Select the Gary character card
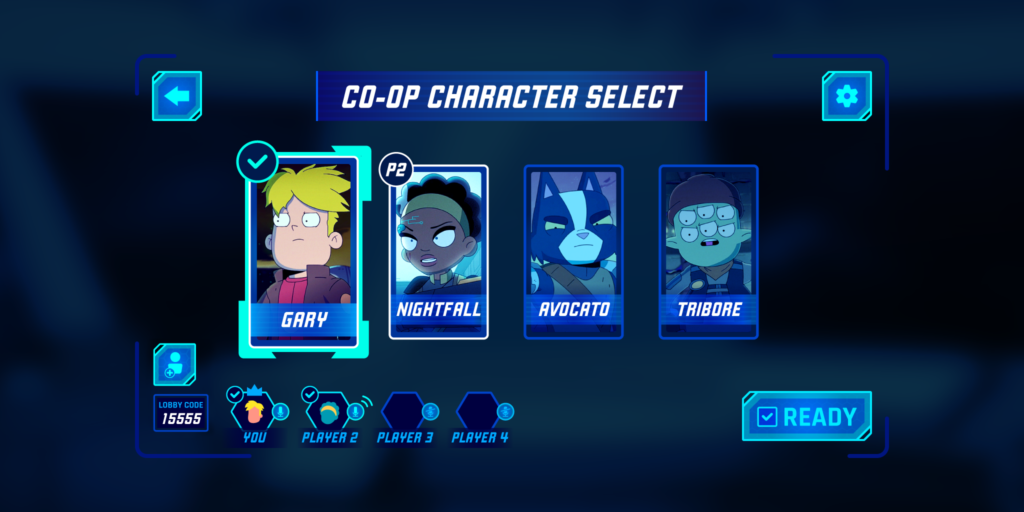1024x512 pixels. click(304, 250)
